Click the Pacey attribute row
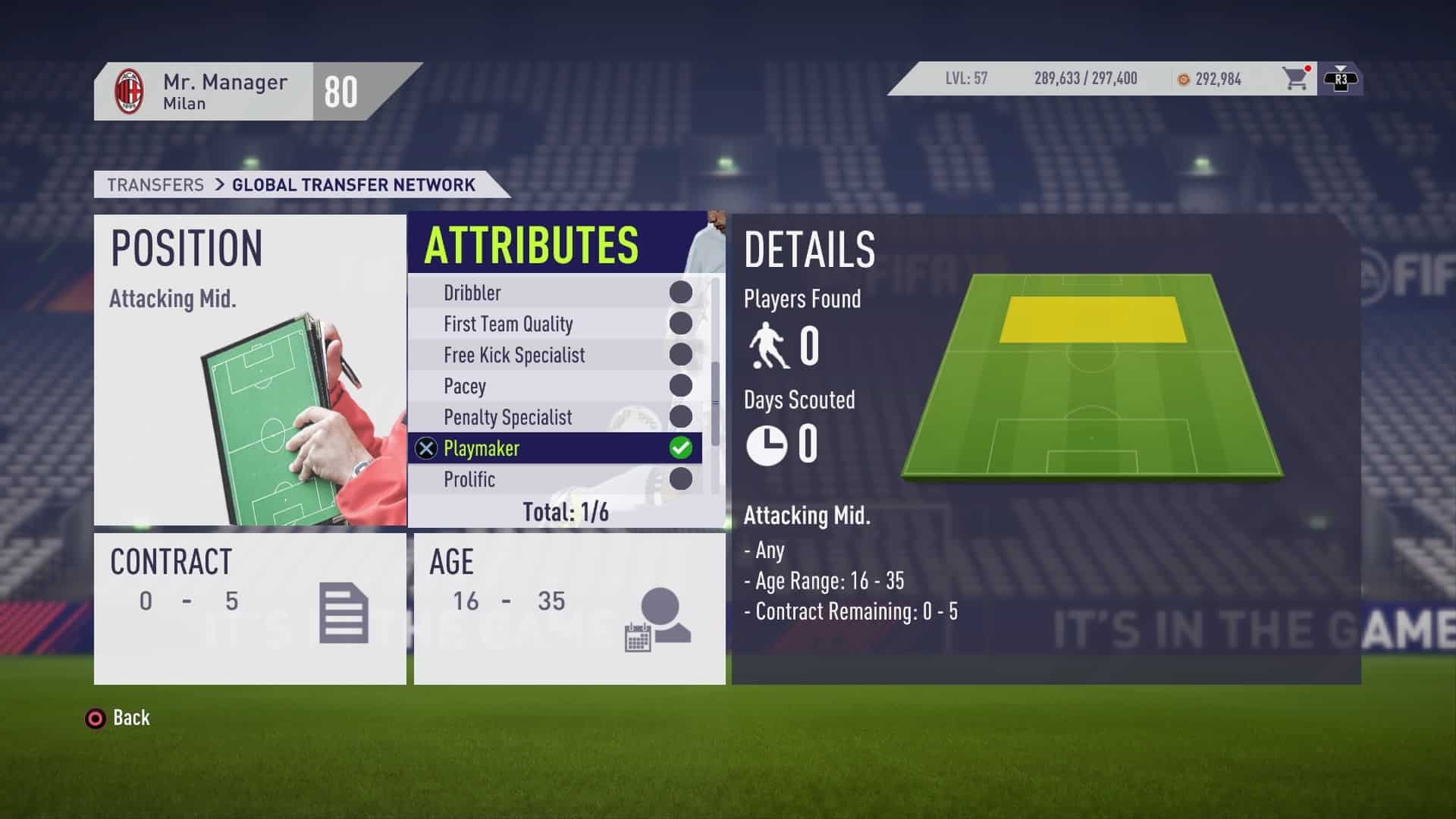 coord(556,386)
